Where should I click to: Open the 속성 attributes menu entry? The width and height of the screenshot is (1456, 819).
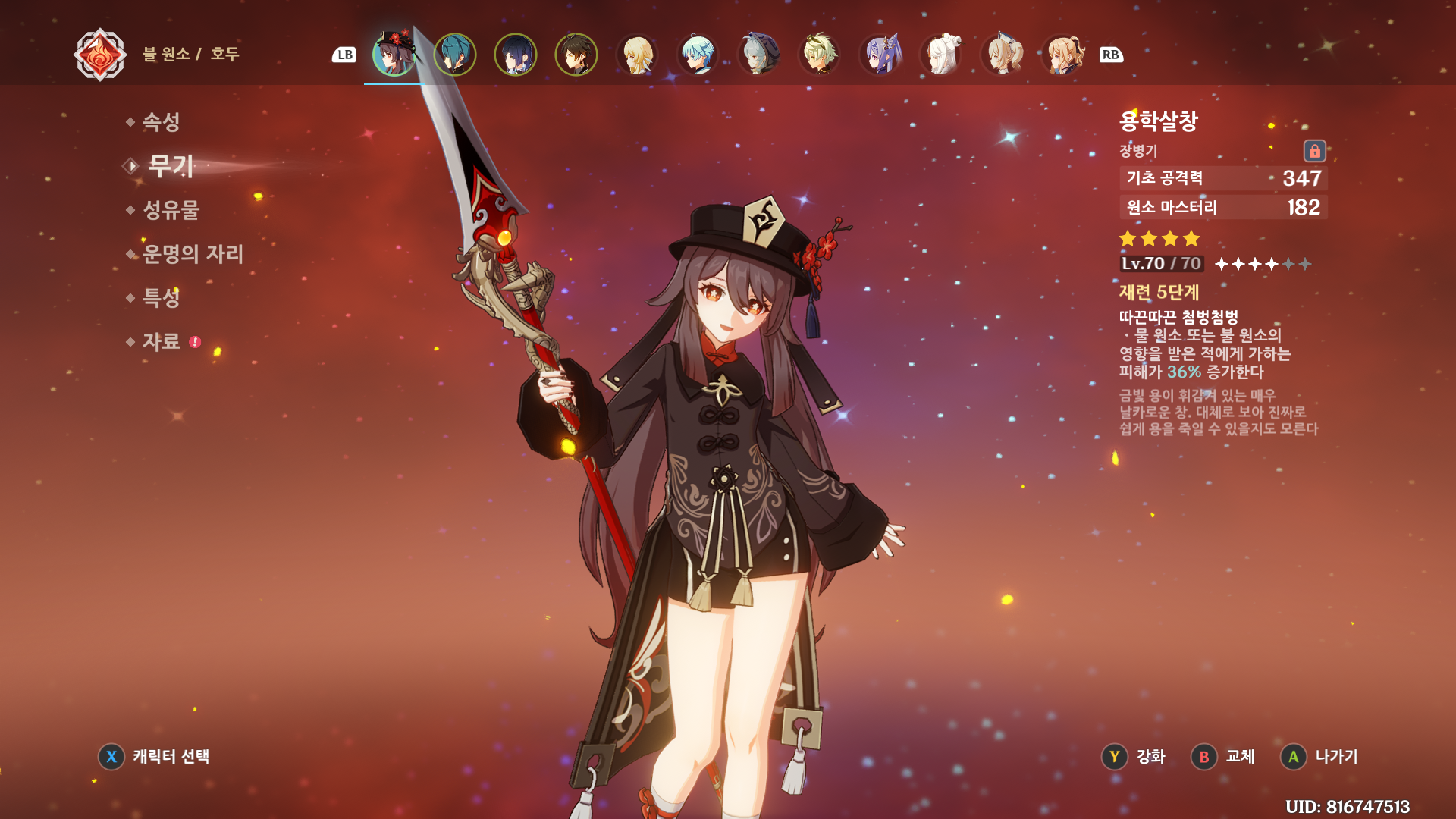click(161, 122)
